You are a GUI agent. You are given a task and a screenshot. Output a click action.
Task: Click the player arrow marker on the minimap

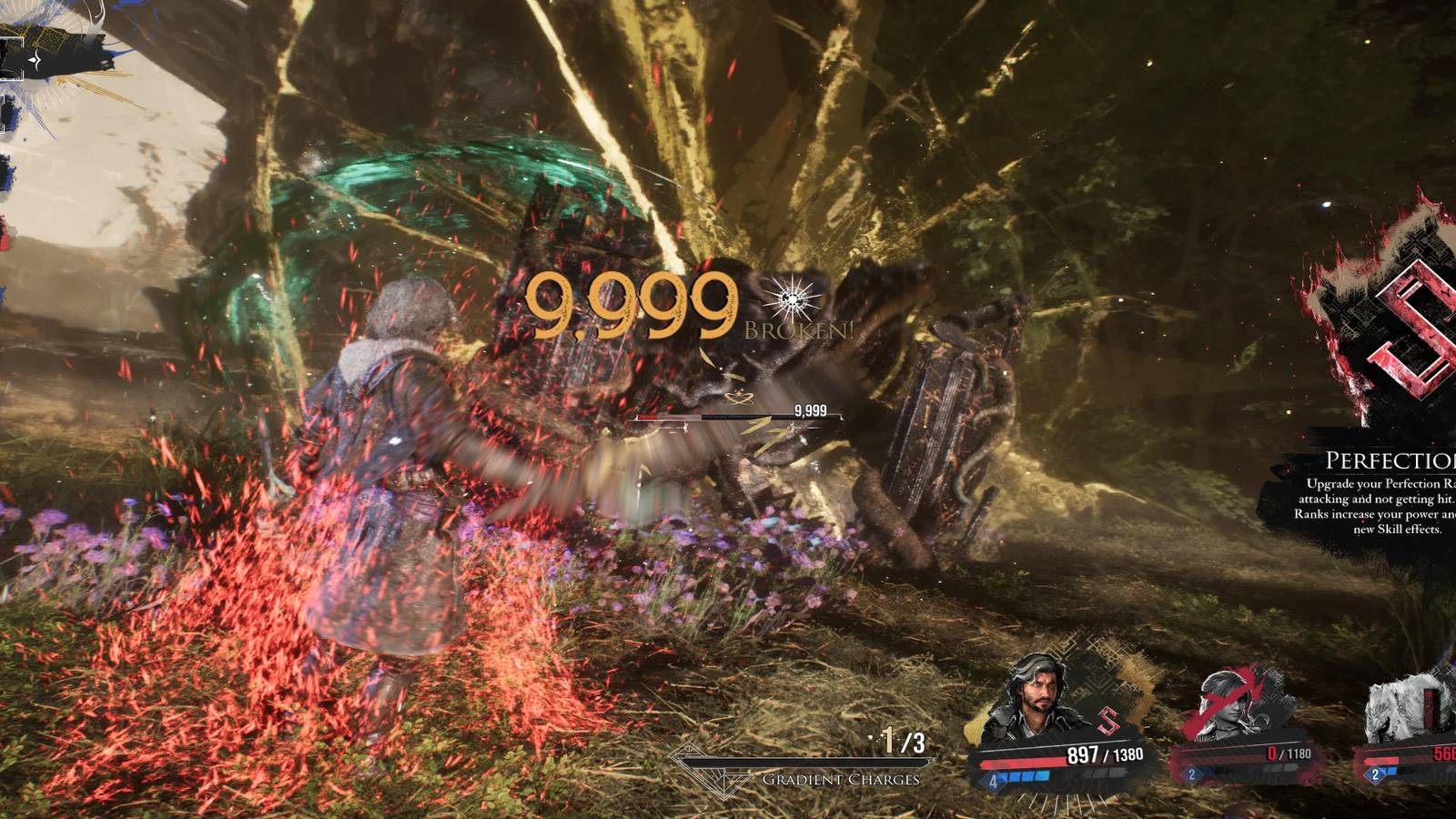coord(35,59)
